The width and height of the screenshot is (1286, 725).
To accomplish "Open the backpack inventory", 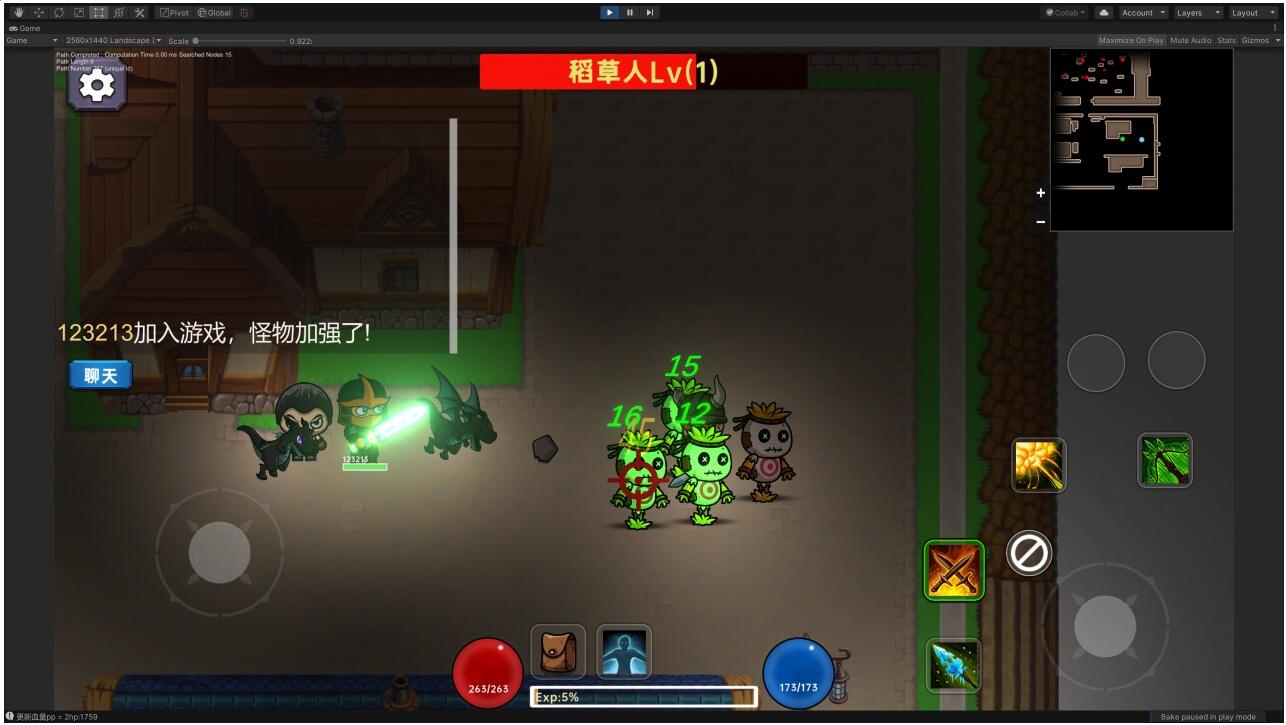I will pos(557,651).
